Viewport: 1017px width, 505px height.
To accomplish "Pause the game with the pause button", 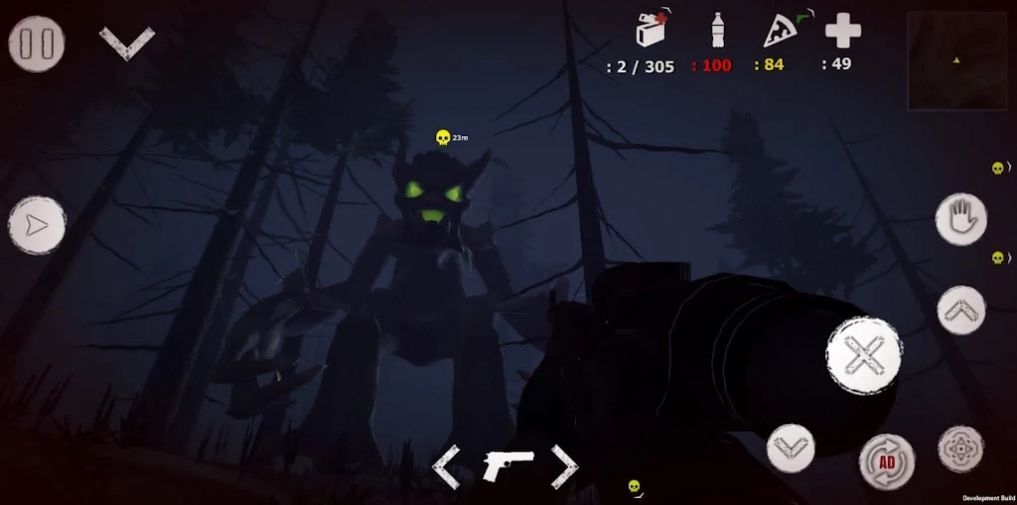I will pos(37,44).
